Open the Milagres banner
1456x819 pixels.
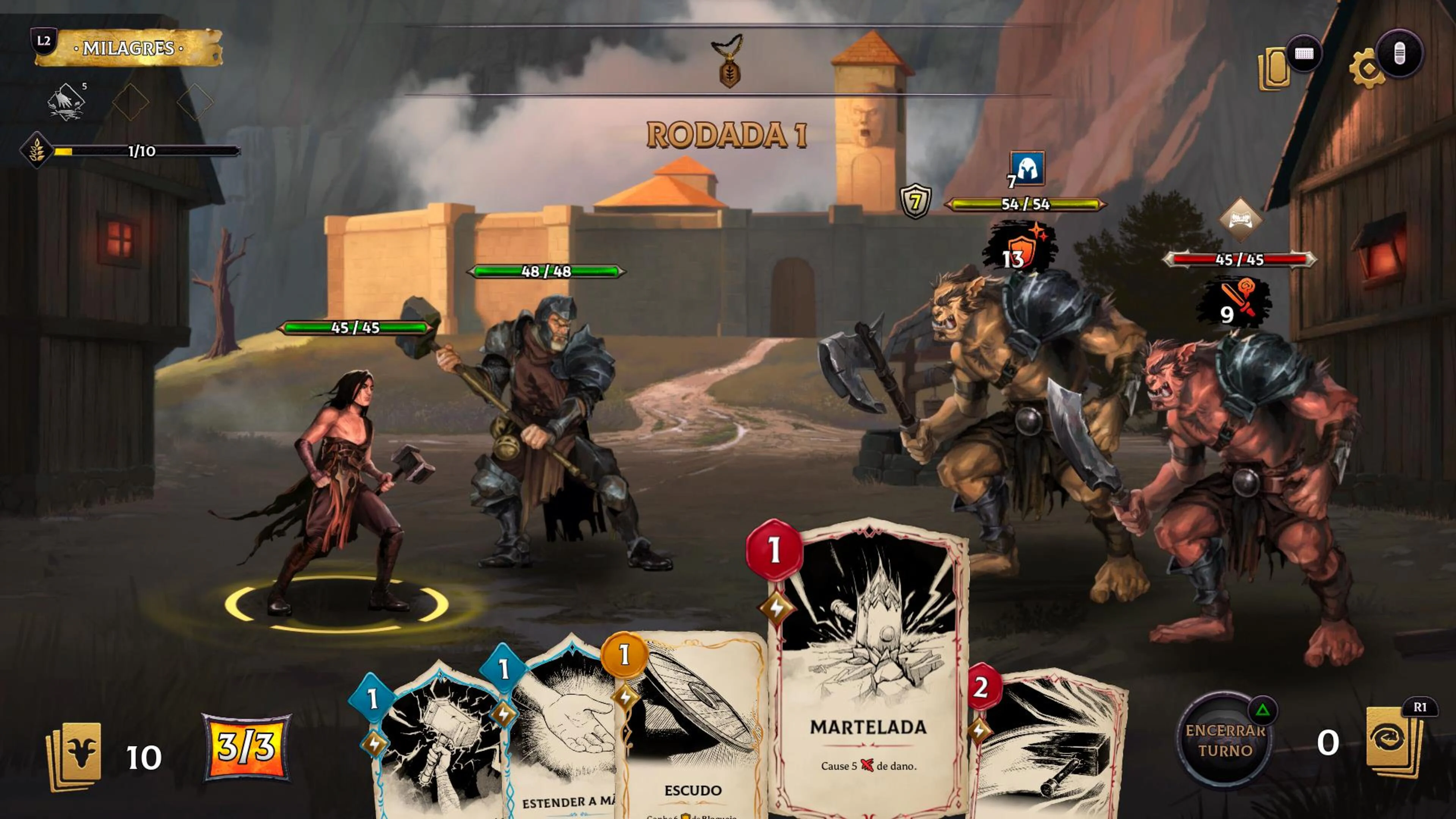(129, 48)
